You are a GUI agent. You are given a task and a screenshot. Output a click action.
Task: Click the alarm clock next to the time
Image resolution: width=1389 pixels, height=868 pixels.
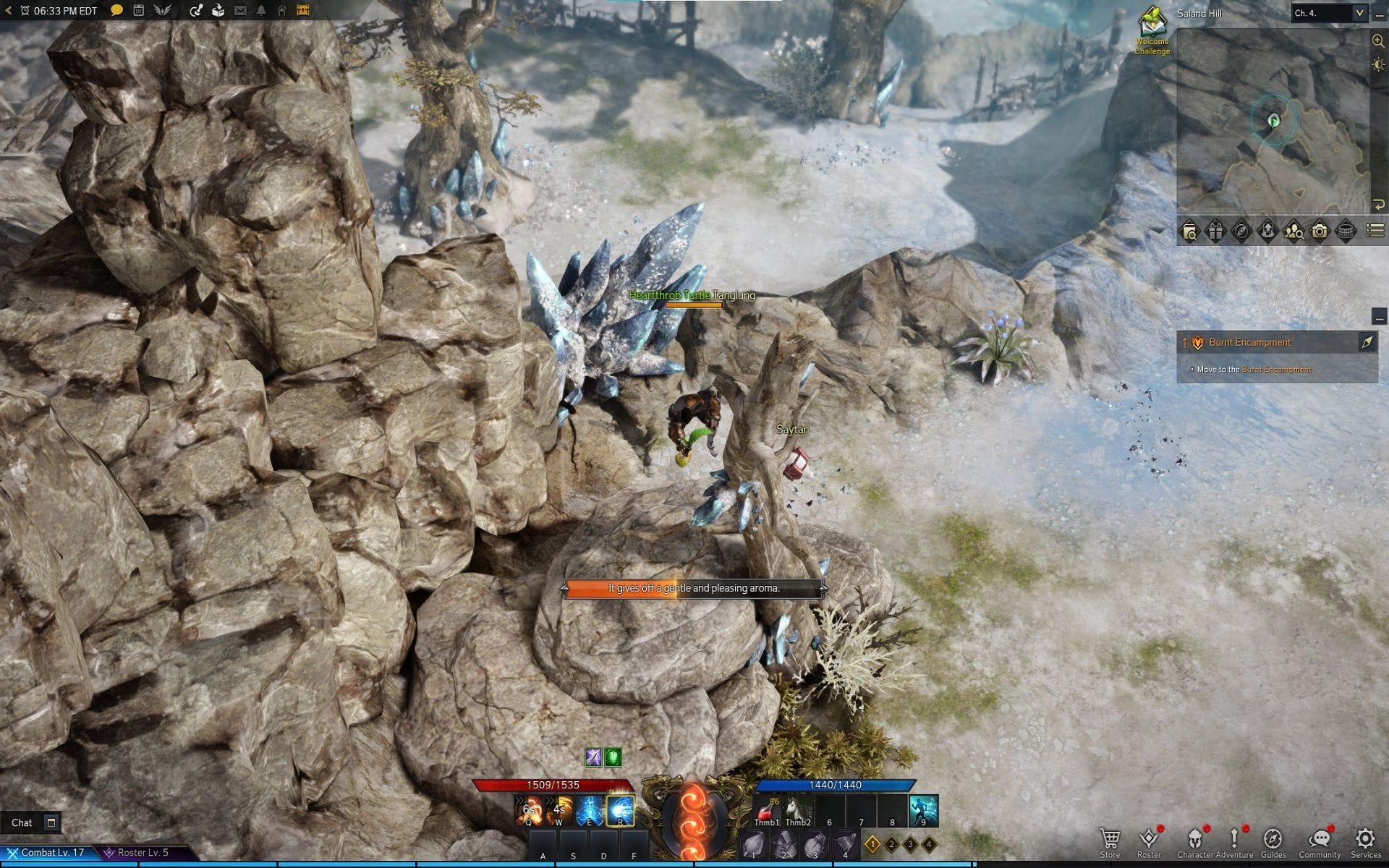(x=25, y=10)
